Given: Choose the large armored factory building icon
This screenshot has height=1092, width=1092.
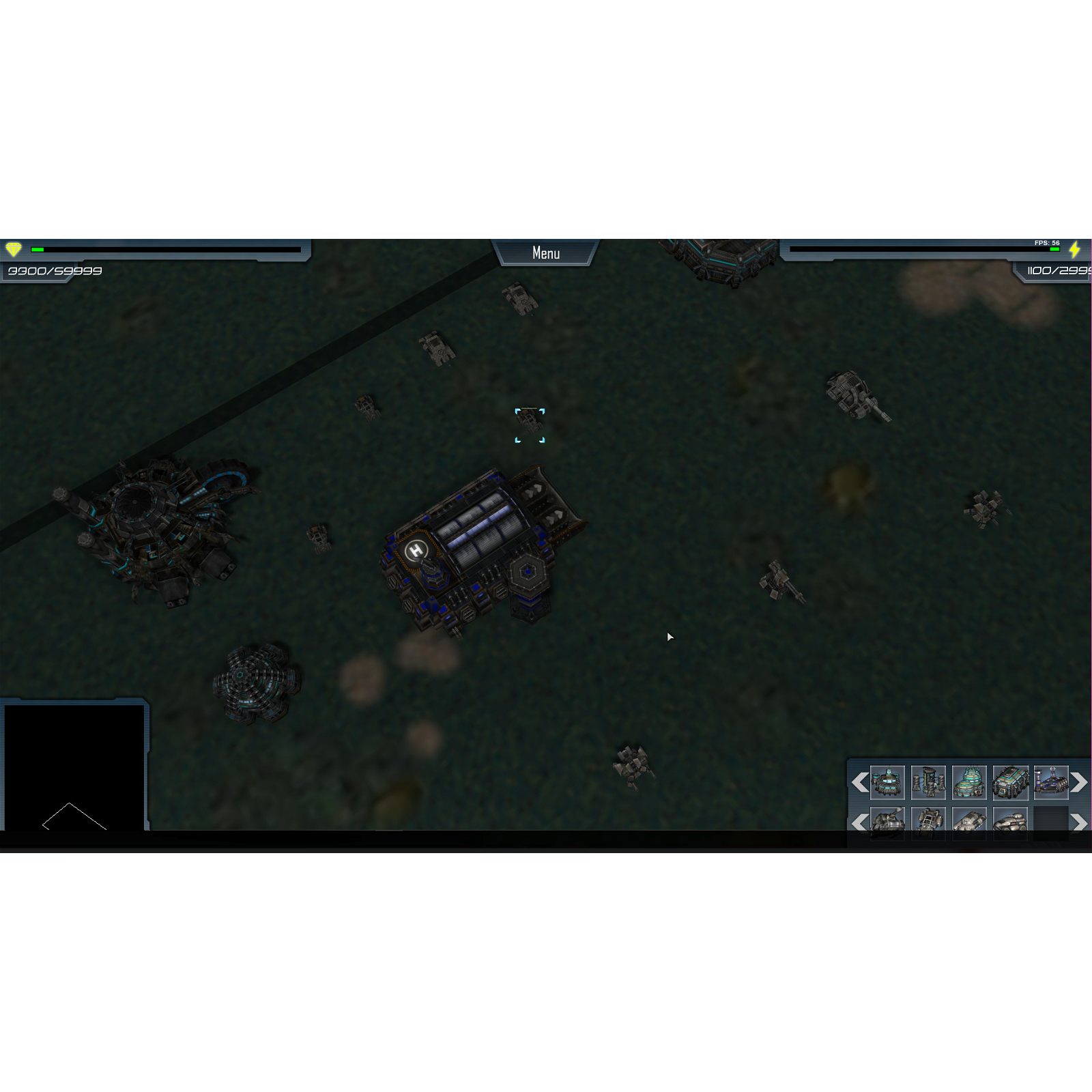Looking at the screenshot, I should [1009, 782].
